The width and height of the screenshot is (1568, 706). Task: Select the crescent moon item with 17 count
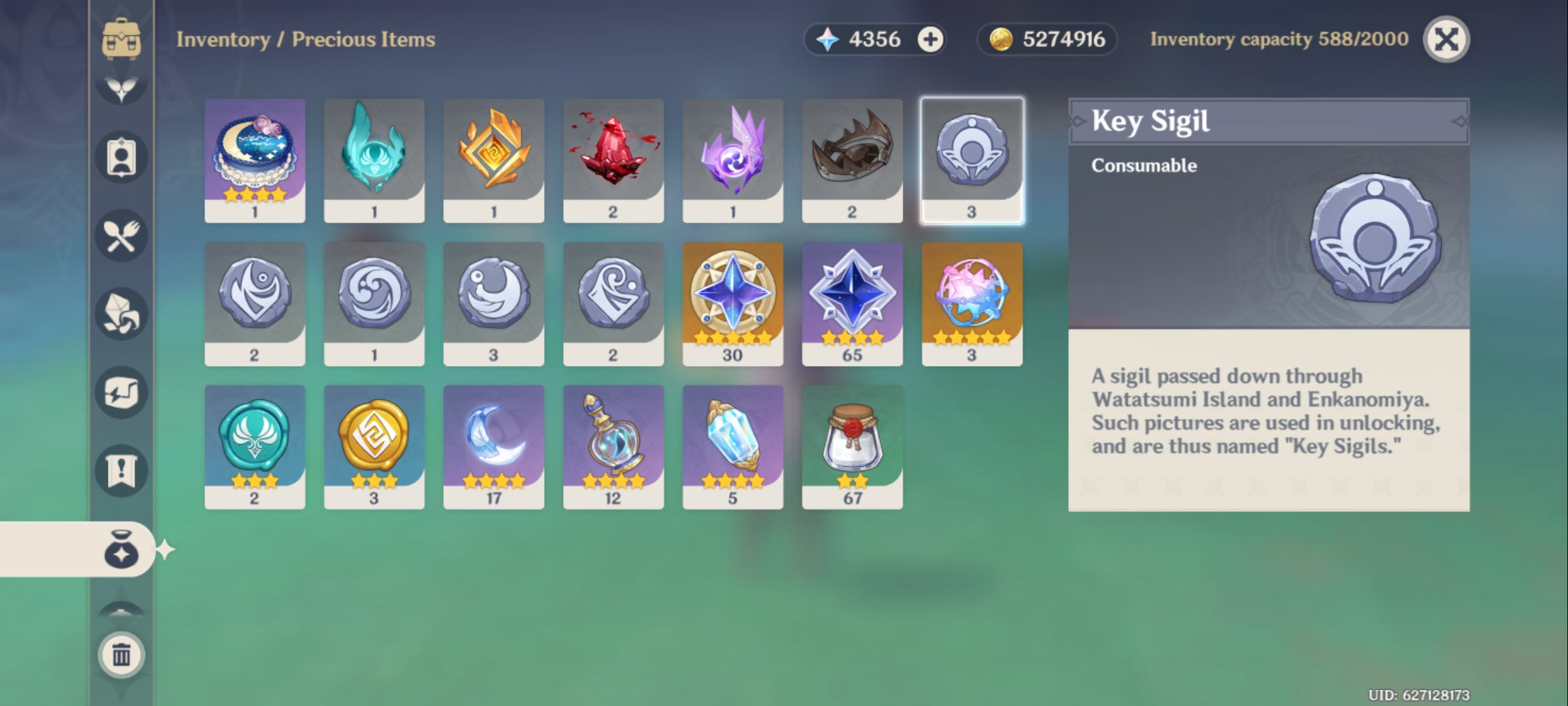[x=494, y=445]
